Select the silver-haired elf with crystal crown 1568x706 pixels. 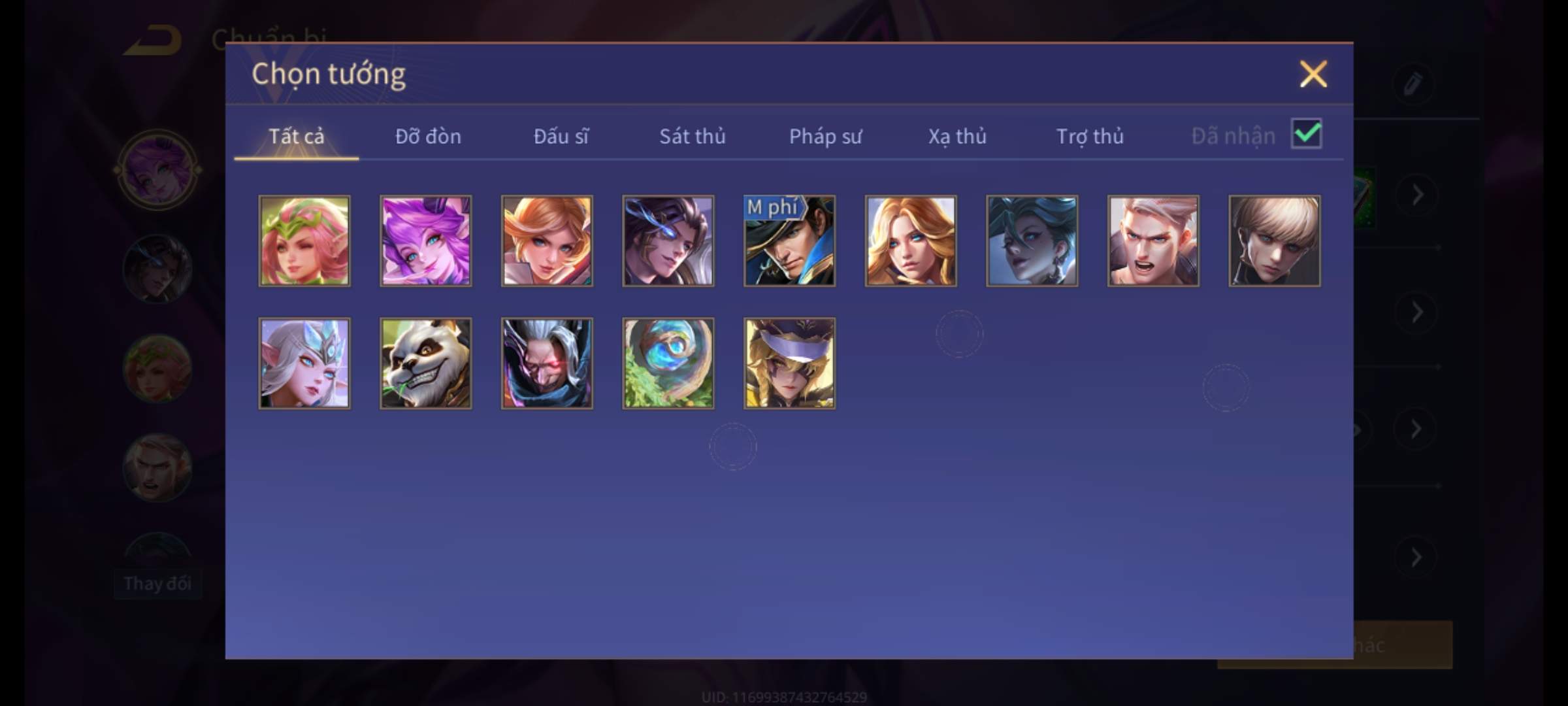[x=304, y=363]
